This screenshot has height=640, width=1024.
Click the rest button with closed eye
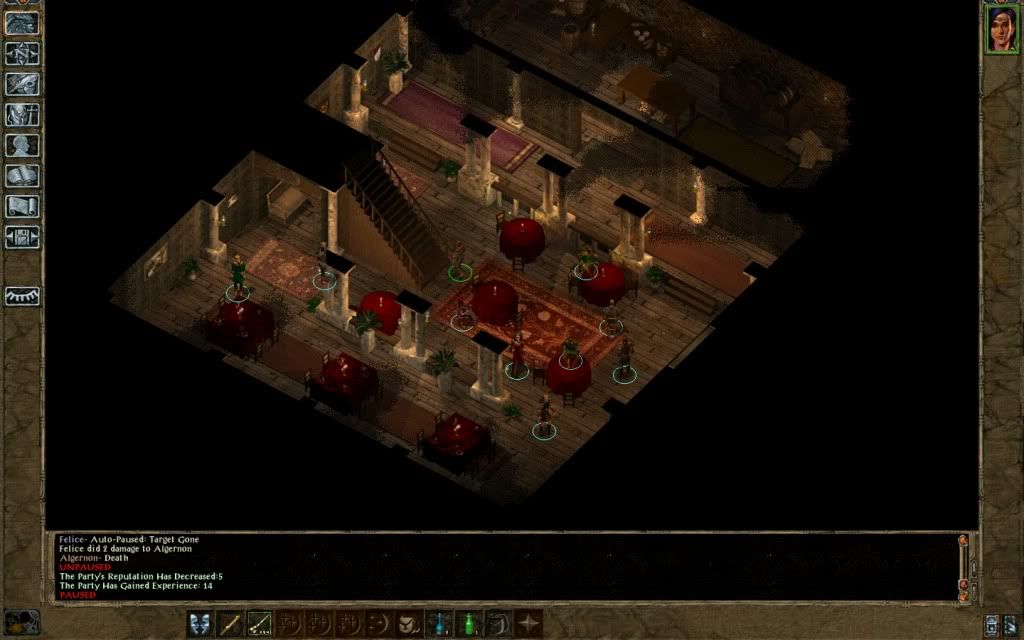22,297
